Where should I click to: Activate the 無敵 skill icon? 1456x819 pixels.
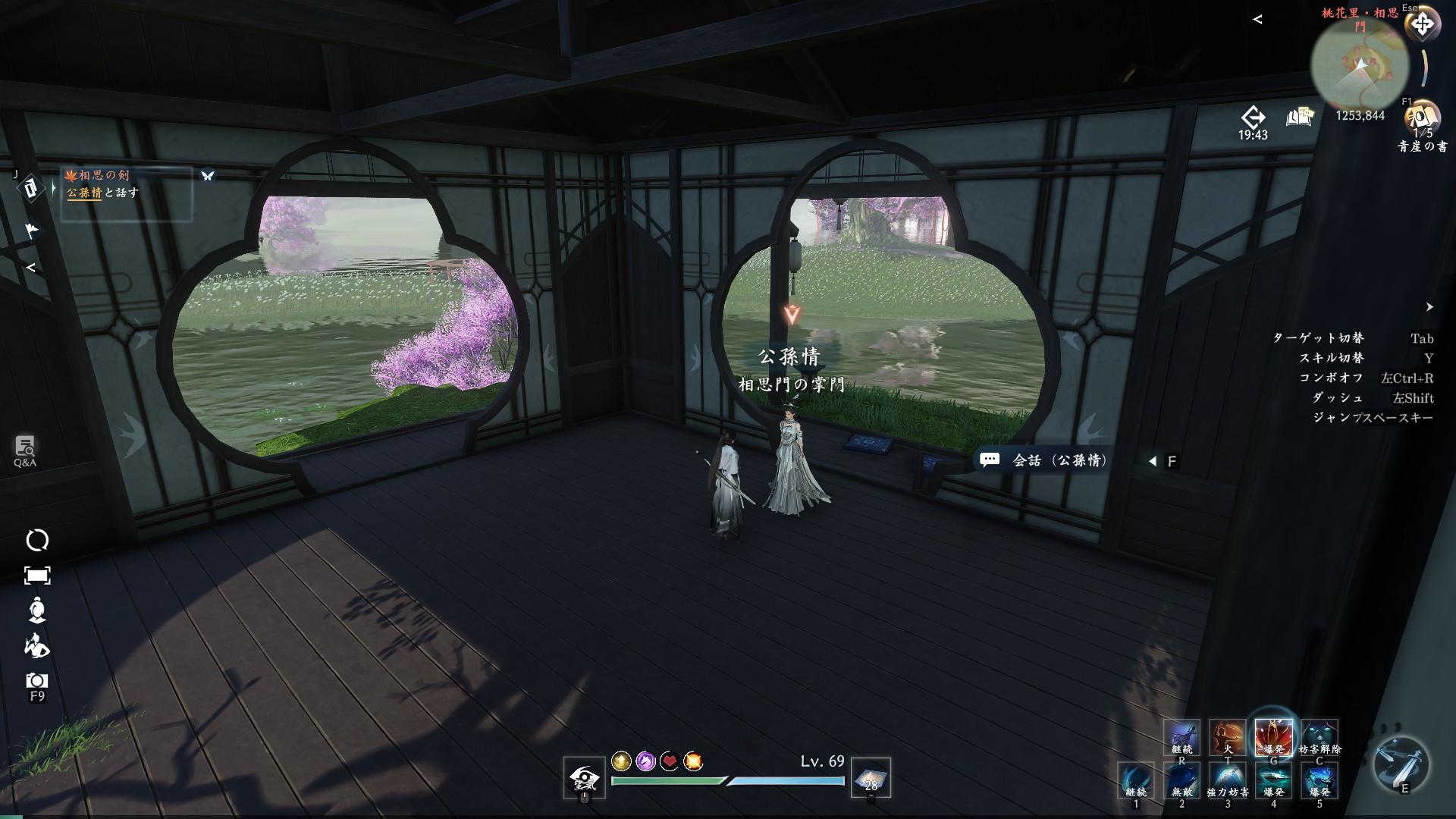click(1182, 780)
